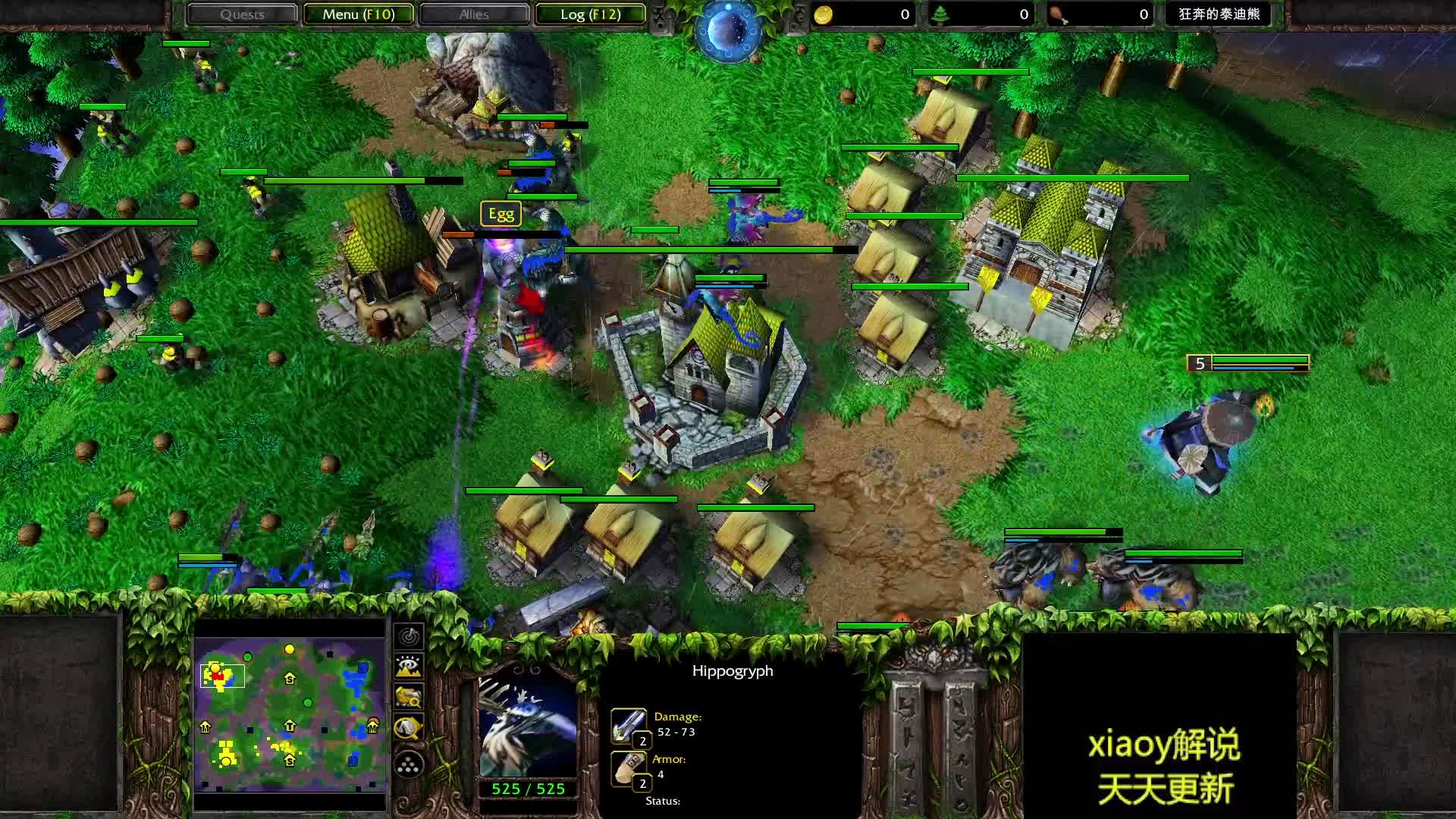Select the Hippogryph armor icon
The height and width of the screenshot is (819, 1456).
[x=629, y=768]
